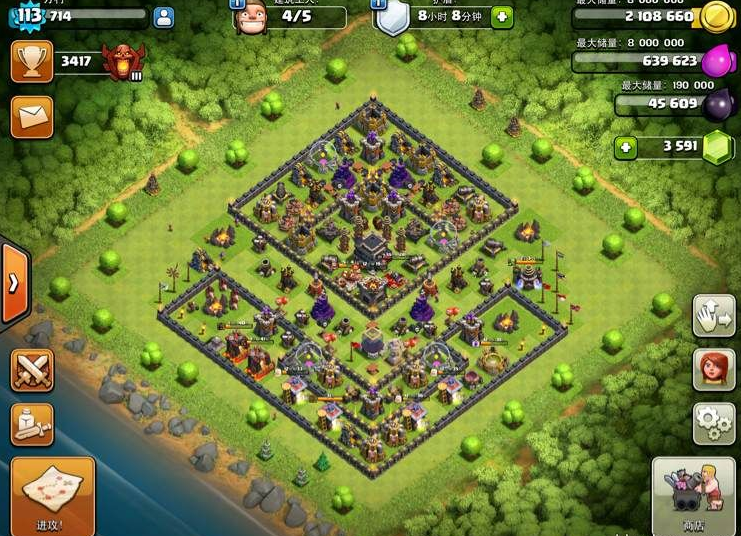Select the red-haired hero portrait button
The image size is (741, 536).
pos(713,369)
